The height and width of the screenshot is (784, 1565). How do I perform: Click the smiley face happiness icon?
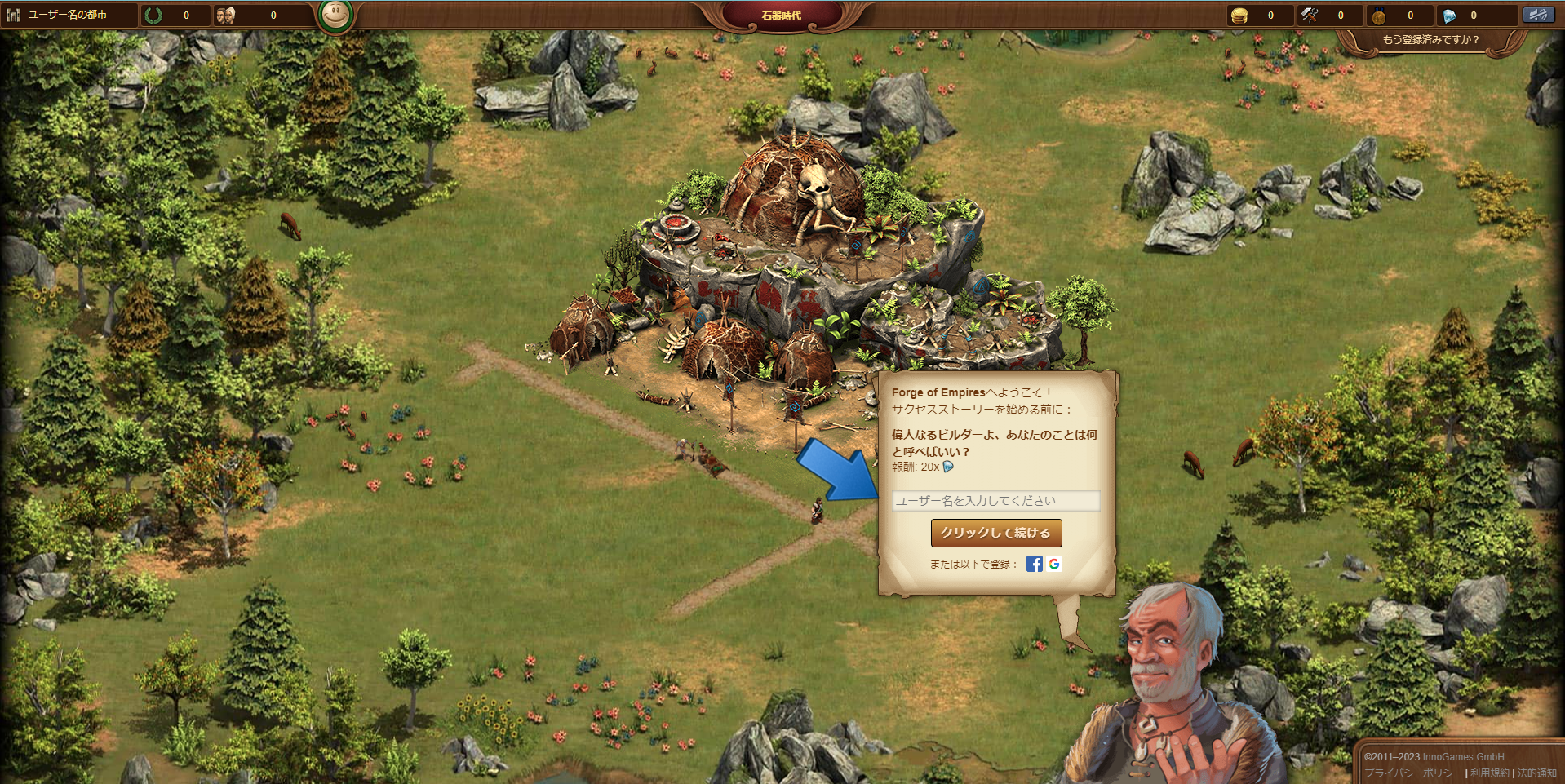point(335,15)
